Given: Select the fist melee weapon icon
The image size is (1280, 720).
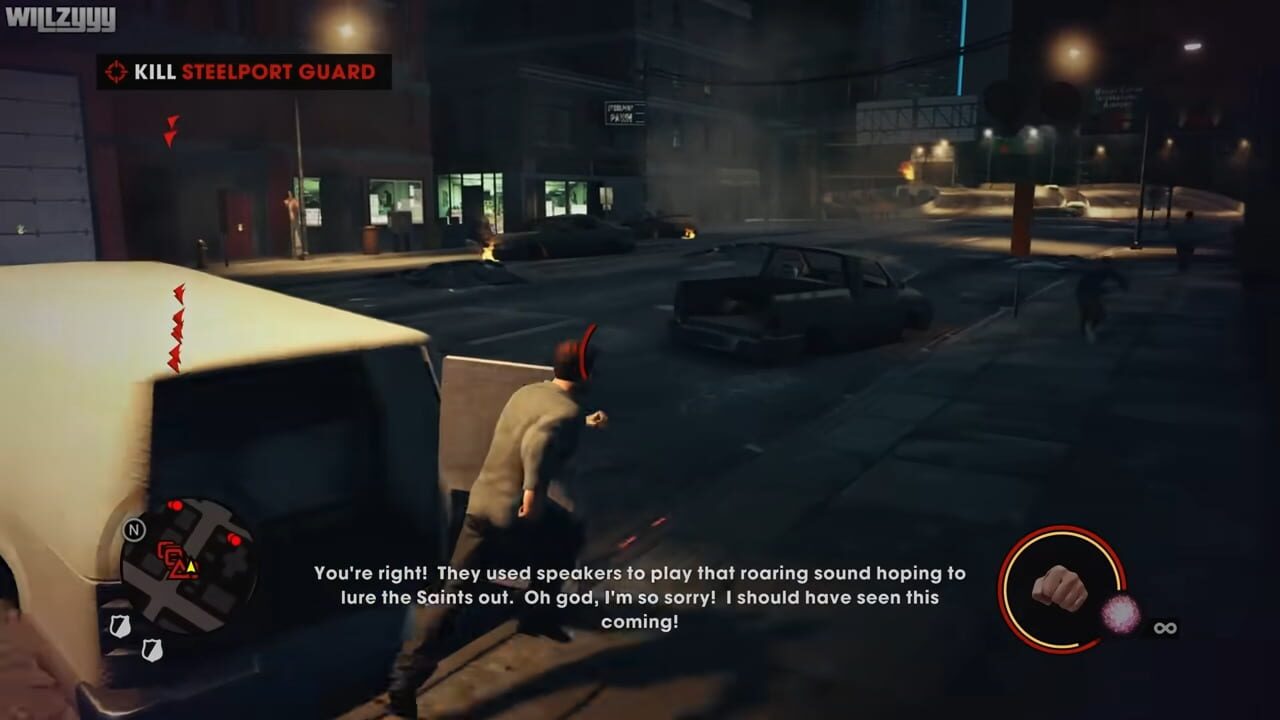Looking at the screenshot, I should point(1058,590).
